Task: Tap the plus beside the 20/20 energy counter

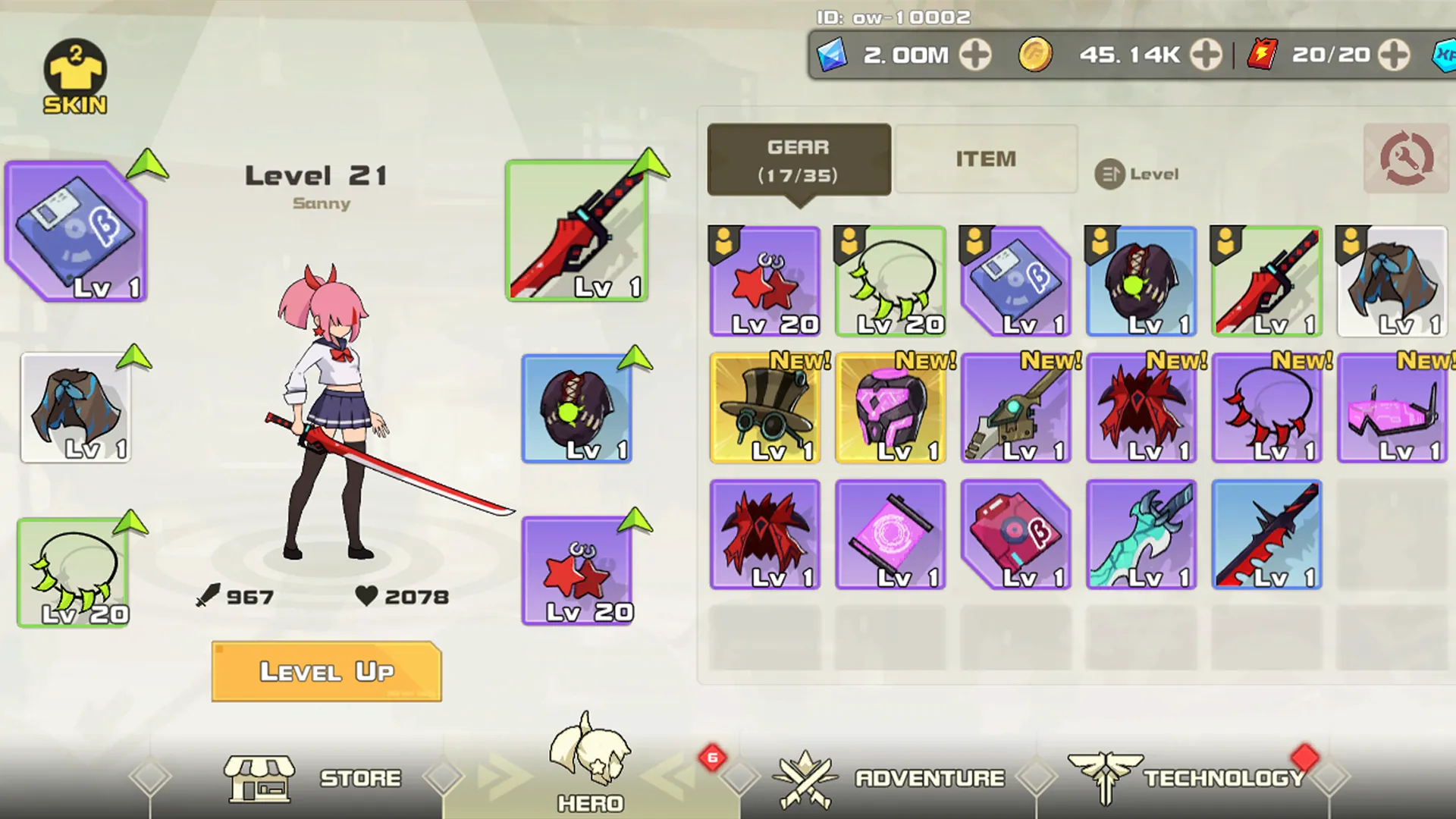Action: tap(1394, 54)
